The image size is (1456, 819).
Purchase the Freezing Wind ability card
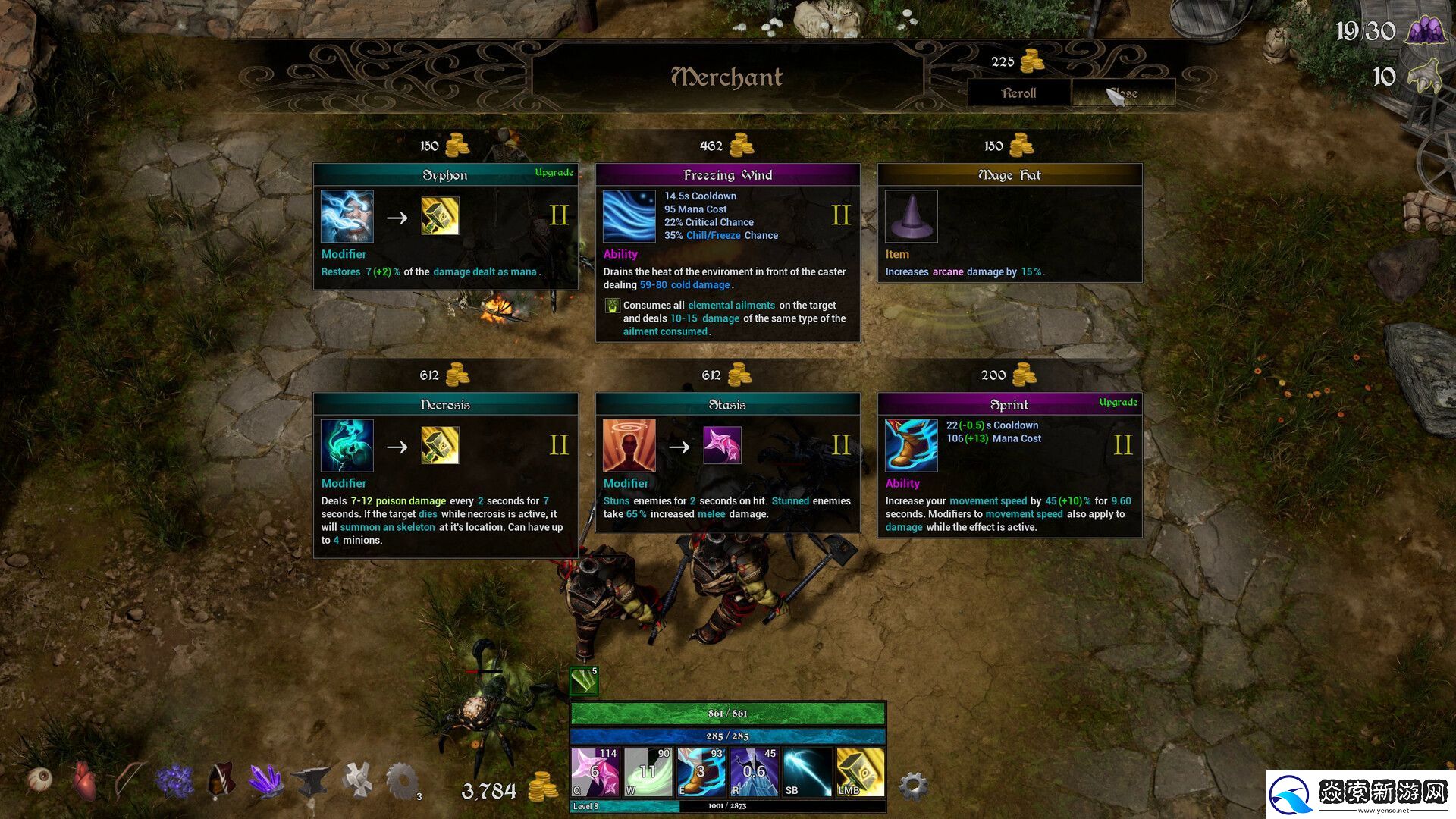(727, 252)
